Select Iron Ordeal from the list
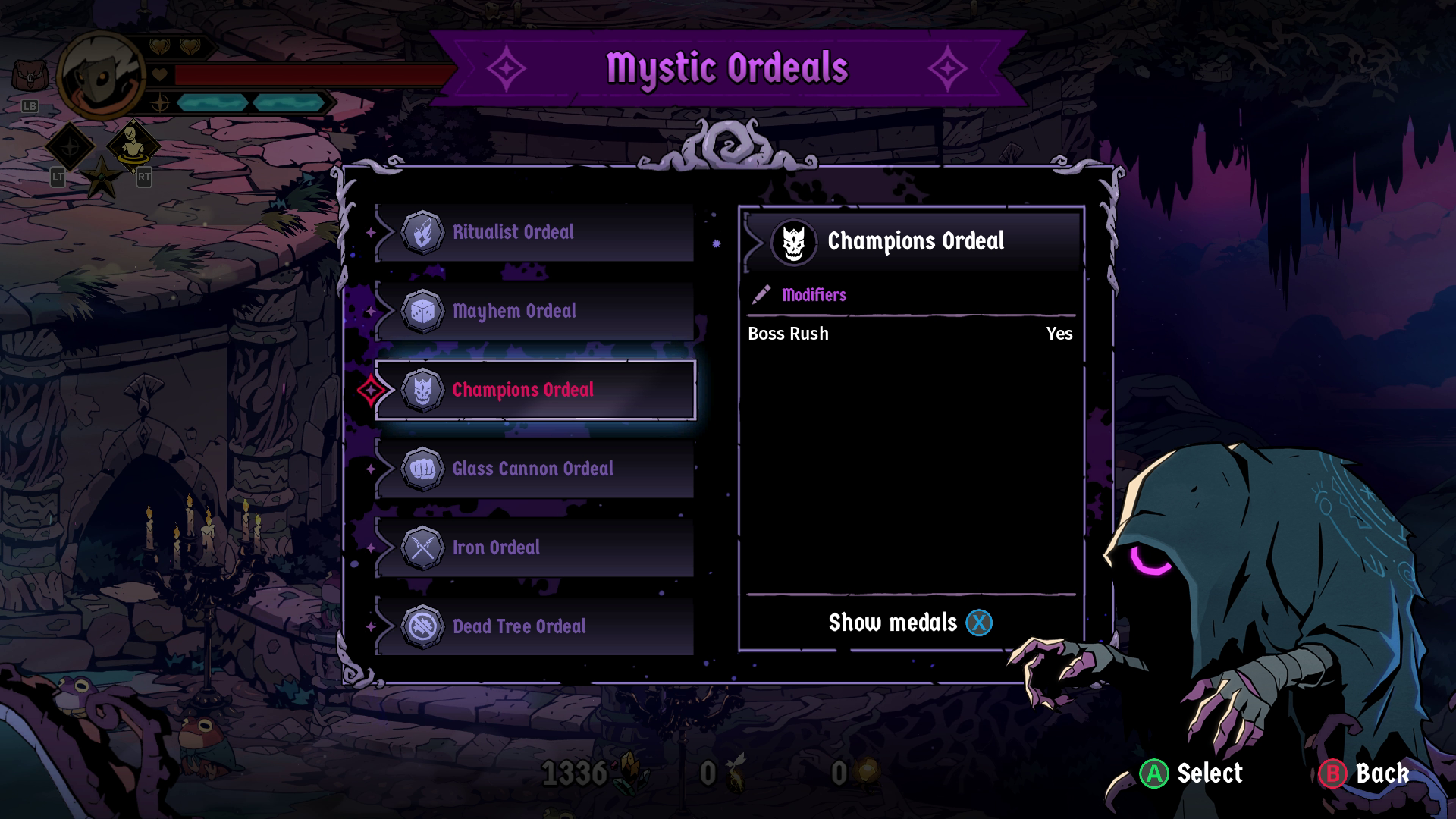 534,548
